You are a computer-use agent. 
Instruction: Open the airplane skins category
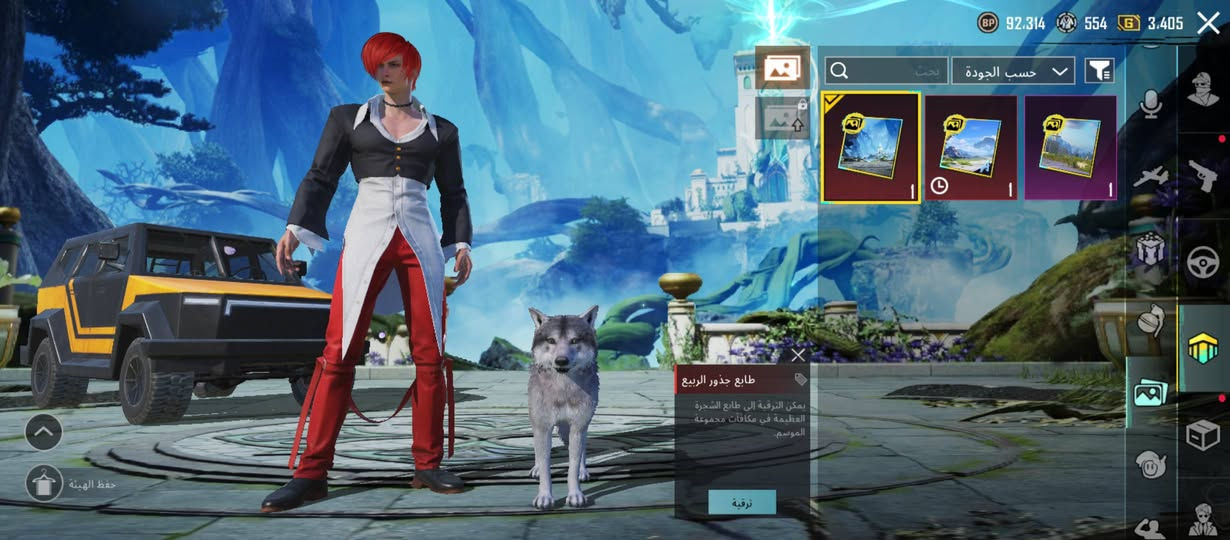pos(1151,178)
